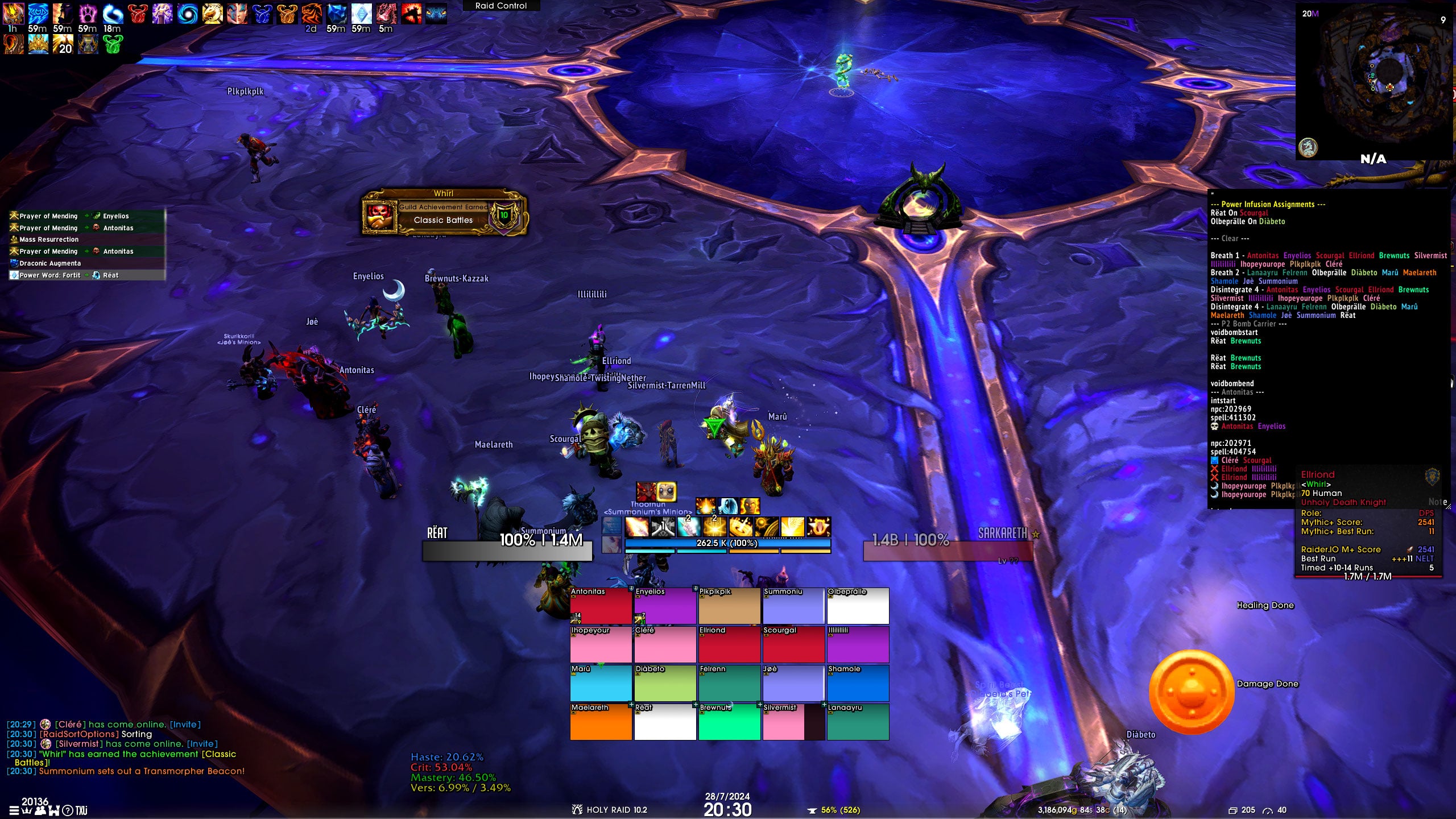Click the Power Word: Fortitude reminder row

pyautogui.click(x=86, y=275)
